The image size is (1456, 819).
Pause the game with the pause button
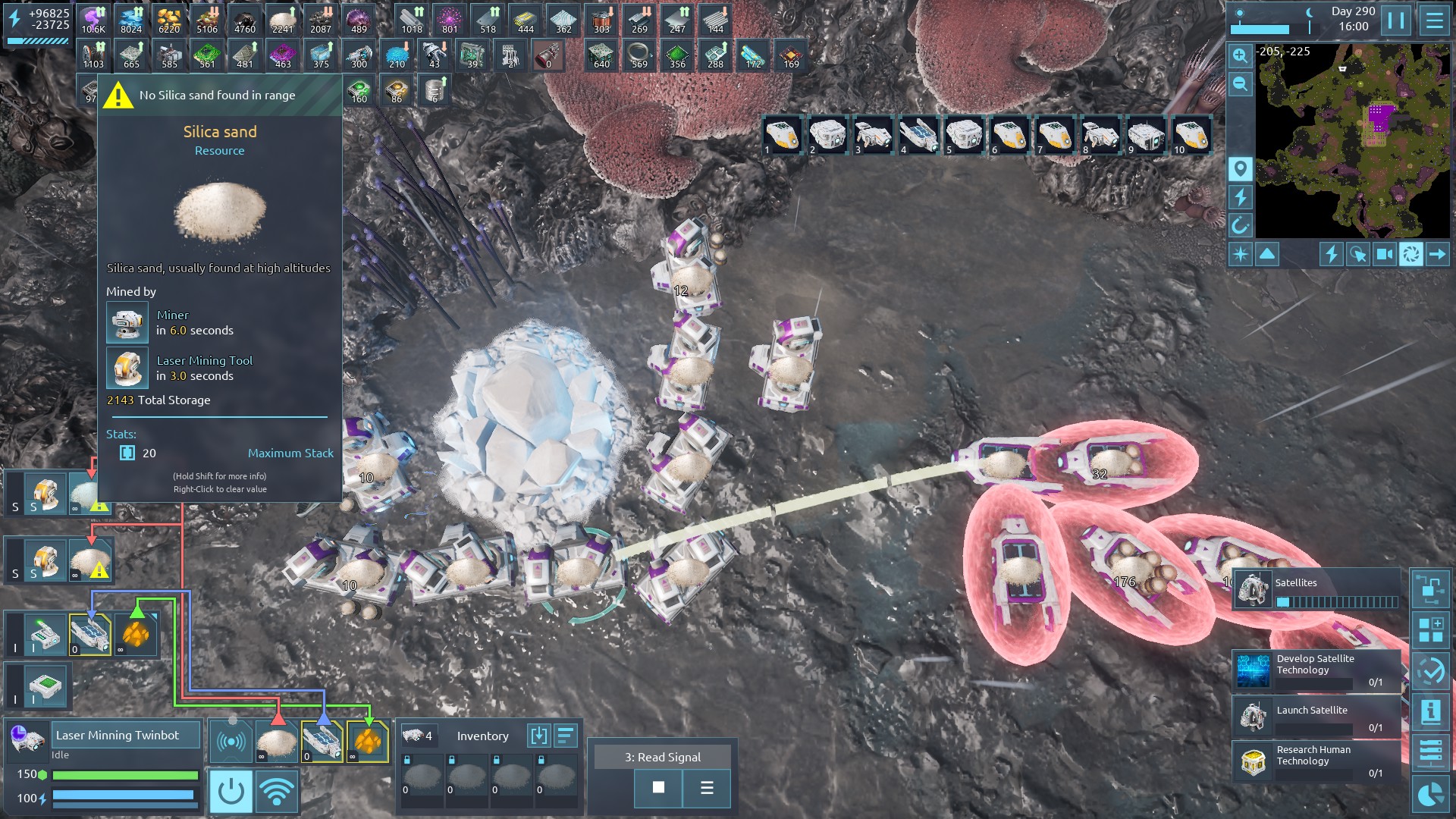coord(1396,20)
